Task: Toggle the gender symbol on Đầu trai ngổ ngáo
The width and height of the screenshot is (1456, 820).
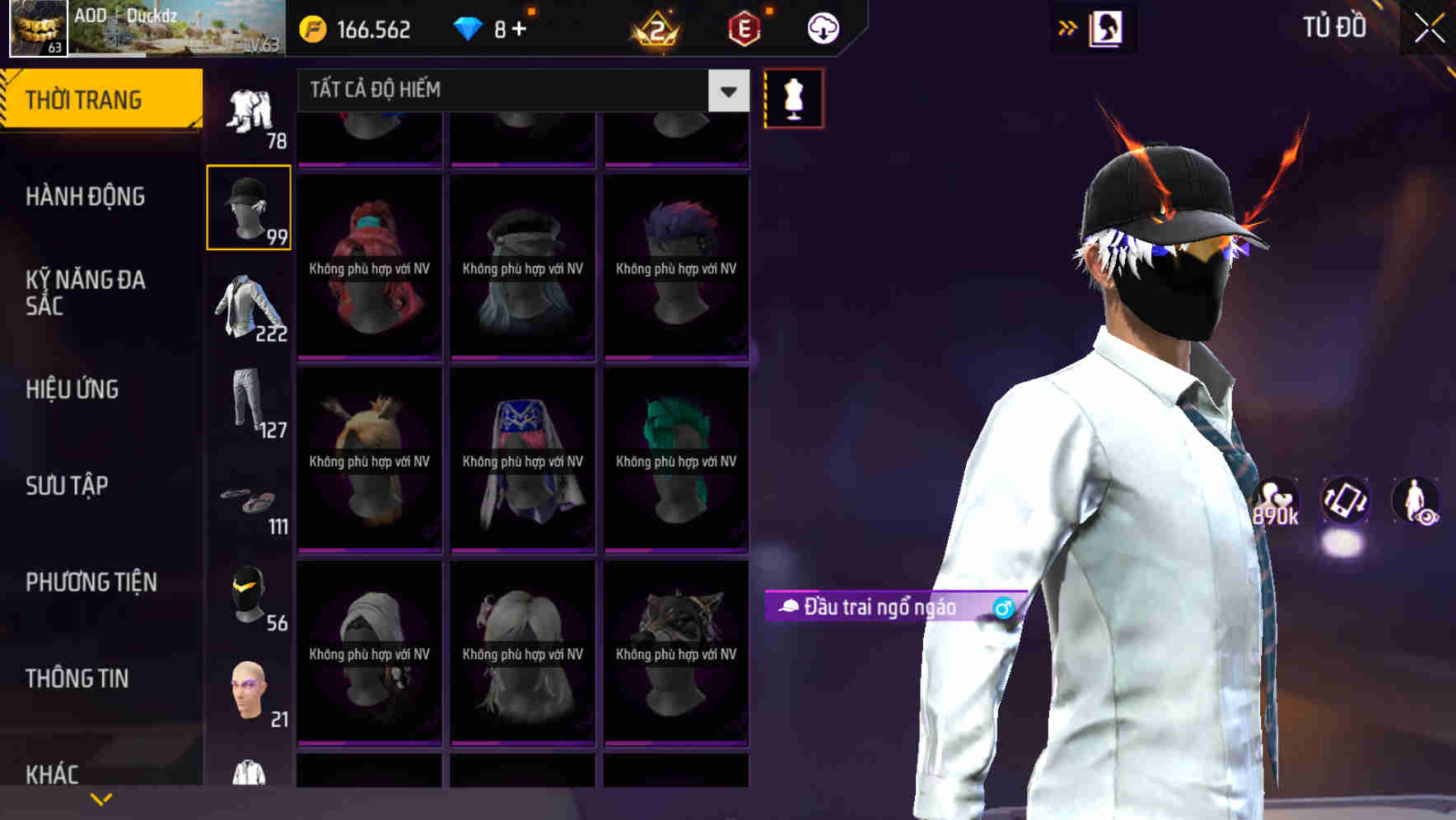Action: (1004, 609)
